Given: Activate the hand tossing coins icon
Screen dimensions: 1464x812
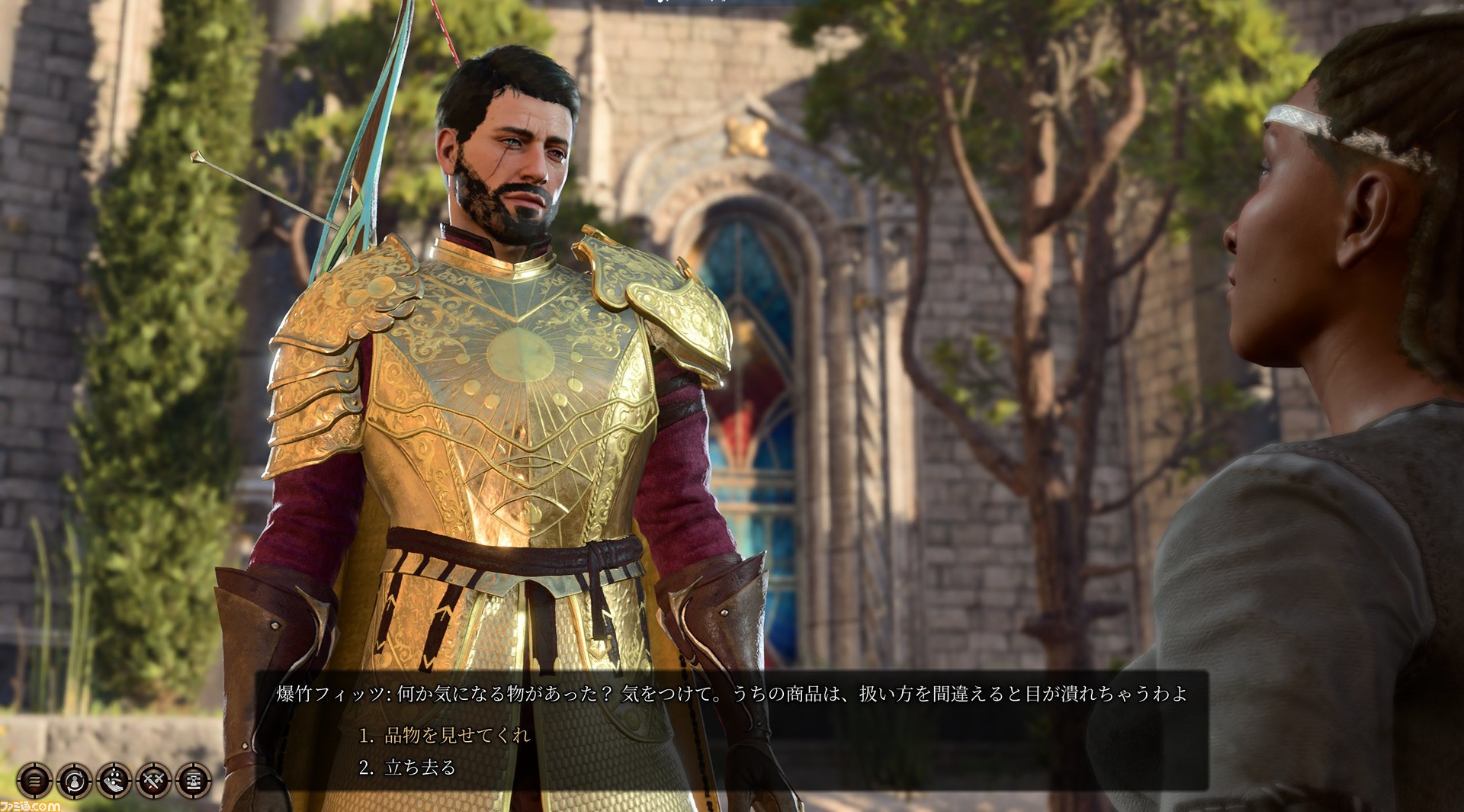Looking at the screenshot, I should (x=114, y=781).
